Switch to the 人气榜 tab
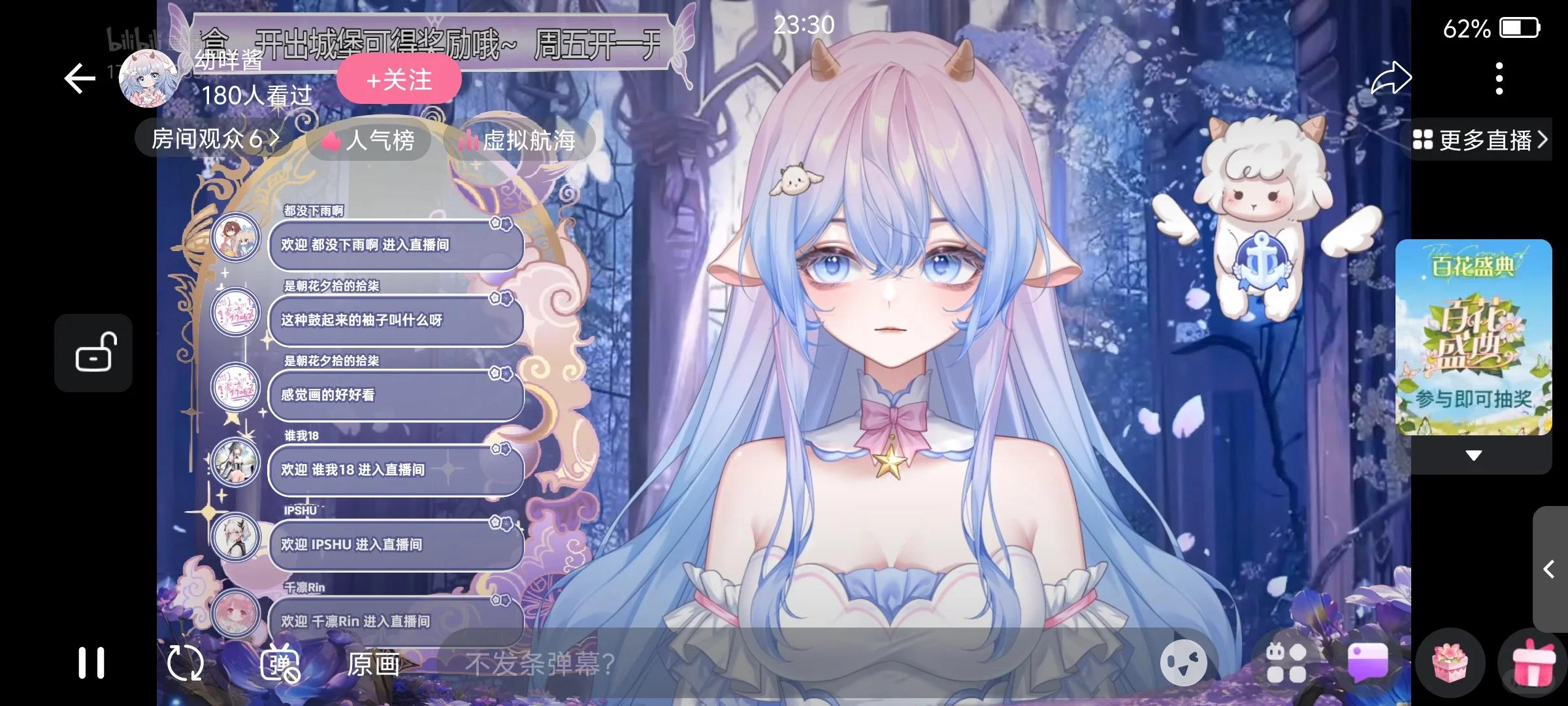This screenshot has height=706, width=1568. pyautogui.click(x=368, y=141)
